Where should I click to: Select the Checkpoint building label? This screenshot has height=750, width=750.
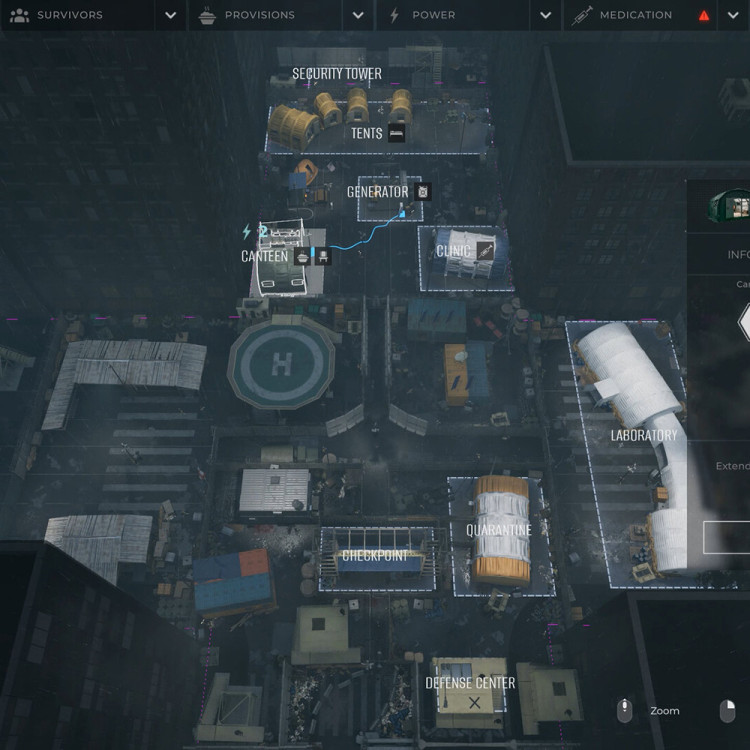tap(373, 556)
